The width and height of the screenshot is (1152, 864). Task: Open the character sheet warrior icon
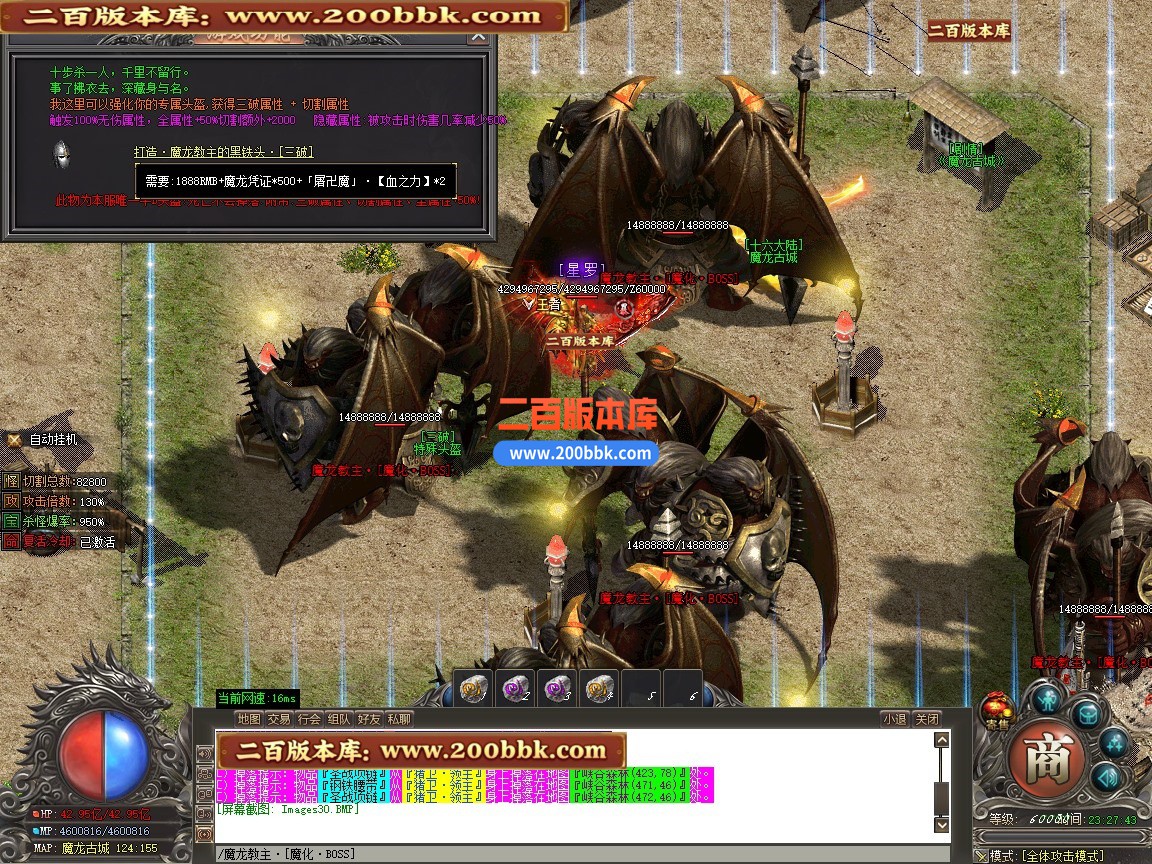tap(1047, 698)
